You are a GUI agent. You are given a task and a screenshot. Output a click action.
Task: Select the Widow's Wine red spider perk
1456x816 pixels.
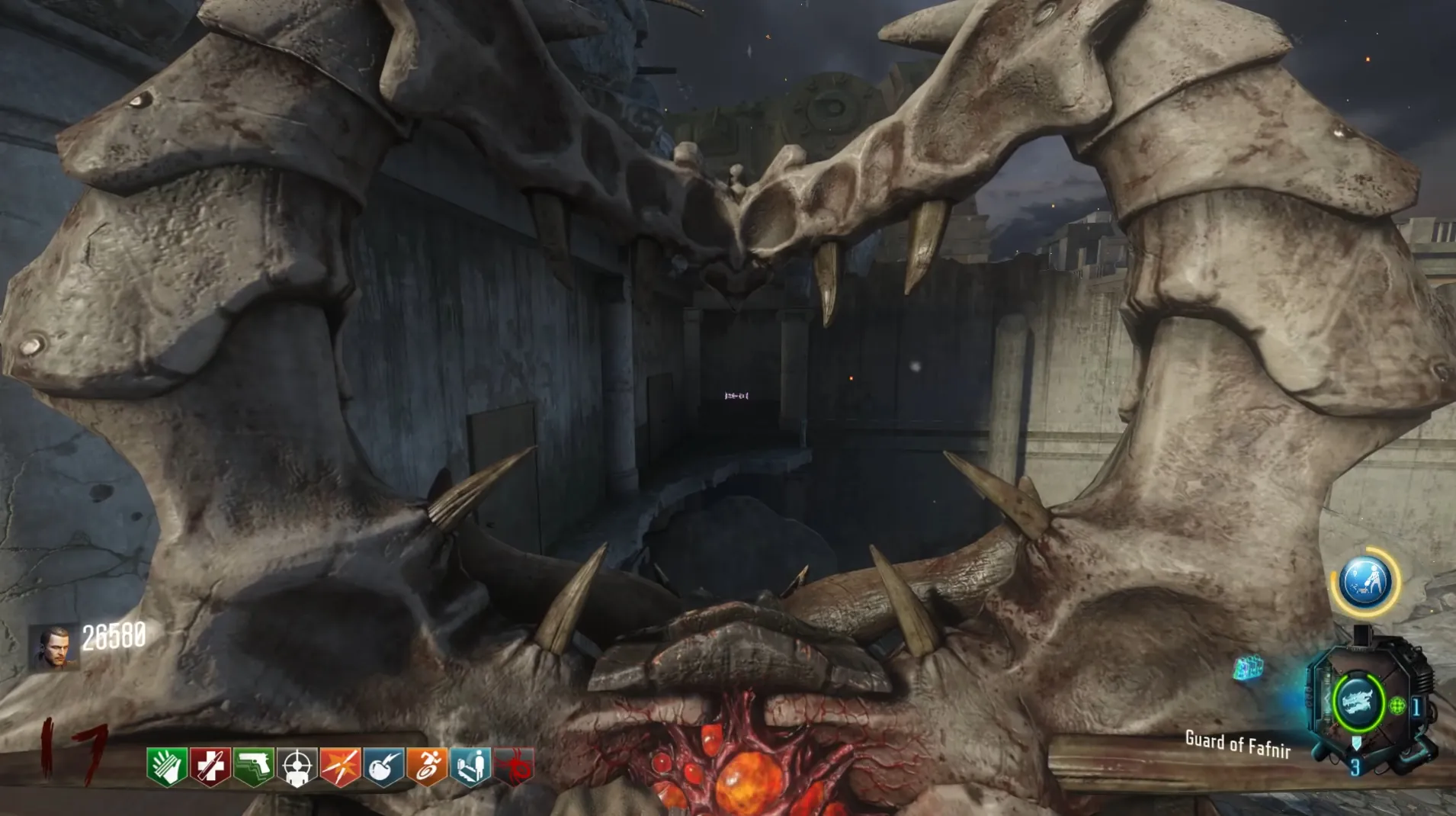coord(515,766)
